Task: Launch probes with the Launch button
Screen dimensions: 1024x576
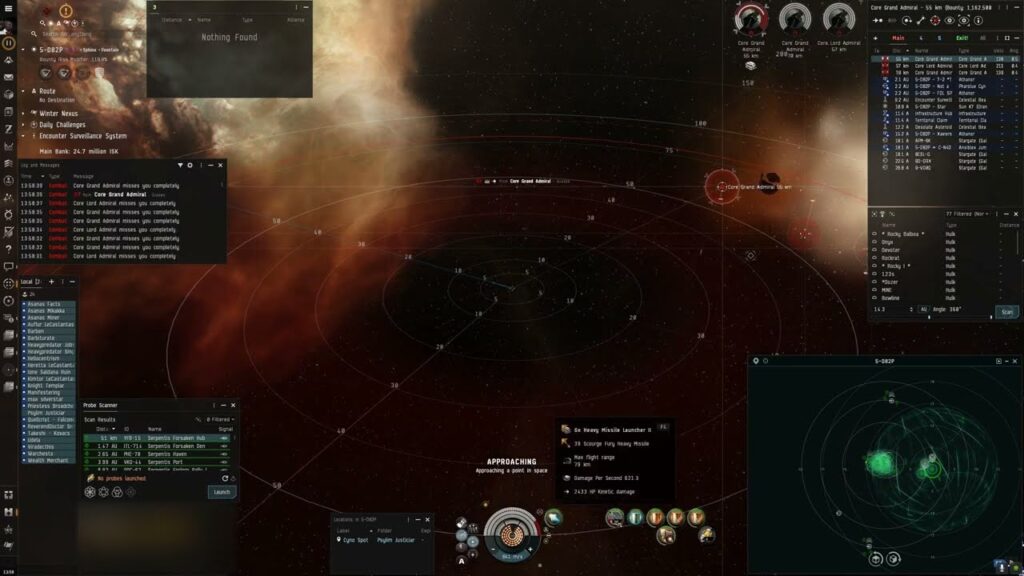Action: pos(222,492)
